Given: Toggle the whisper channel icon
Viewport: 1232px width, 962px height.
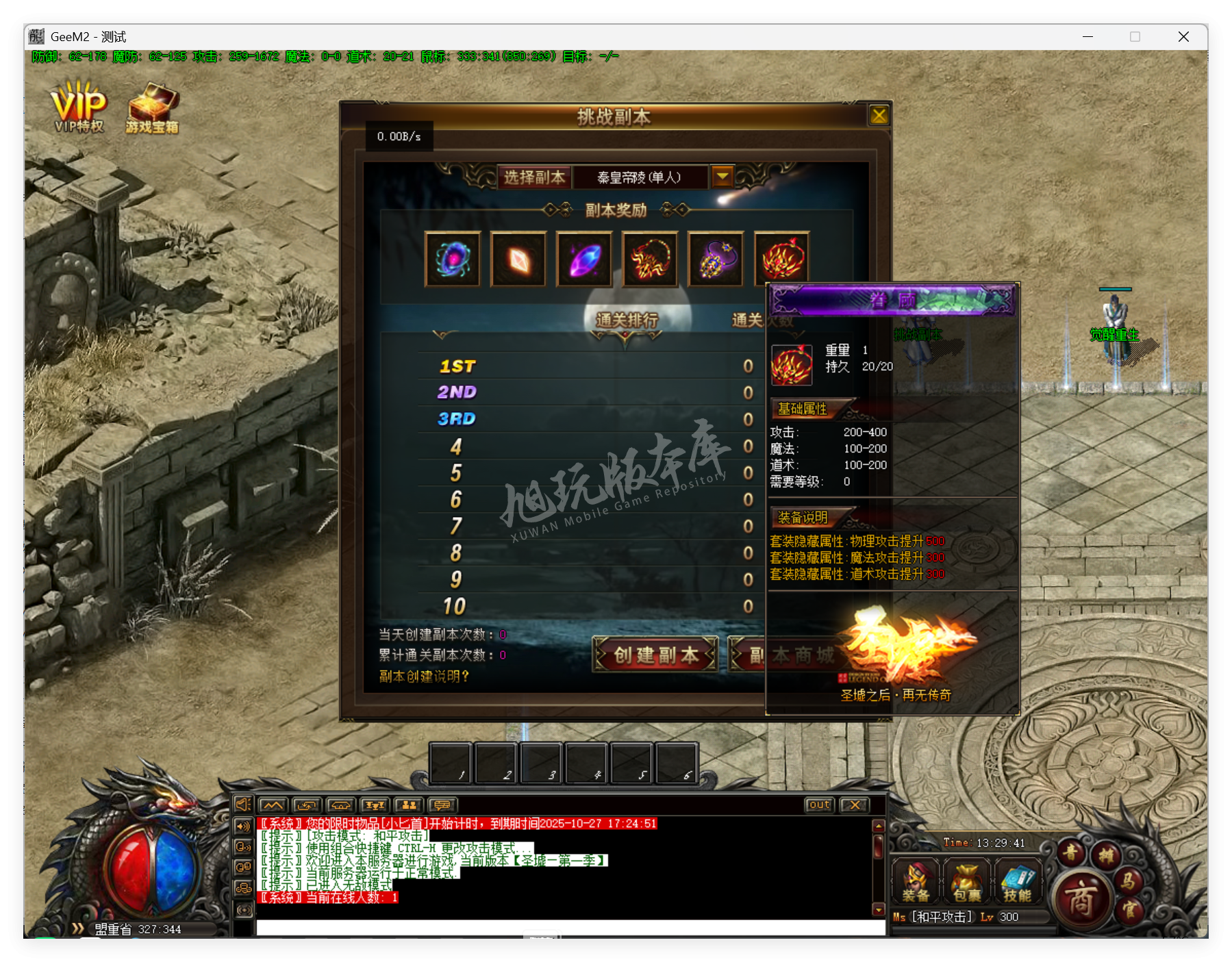Looking at the screenshot, I should (242, 847).
